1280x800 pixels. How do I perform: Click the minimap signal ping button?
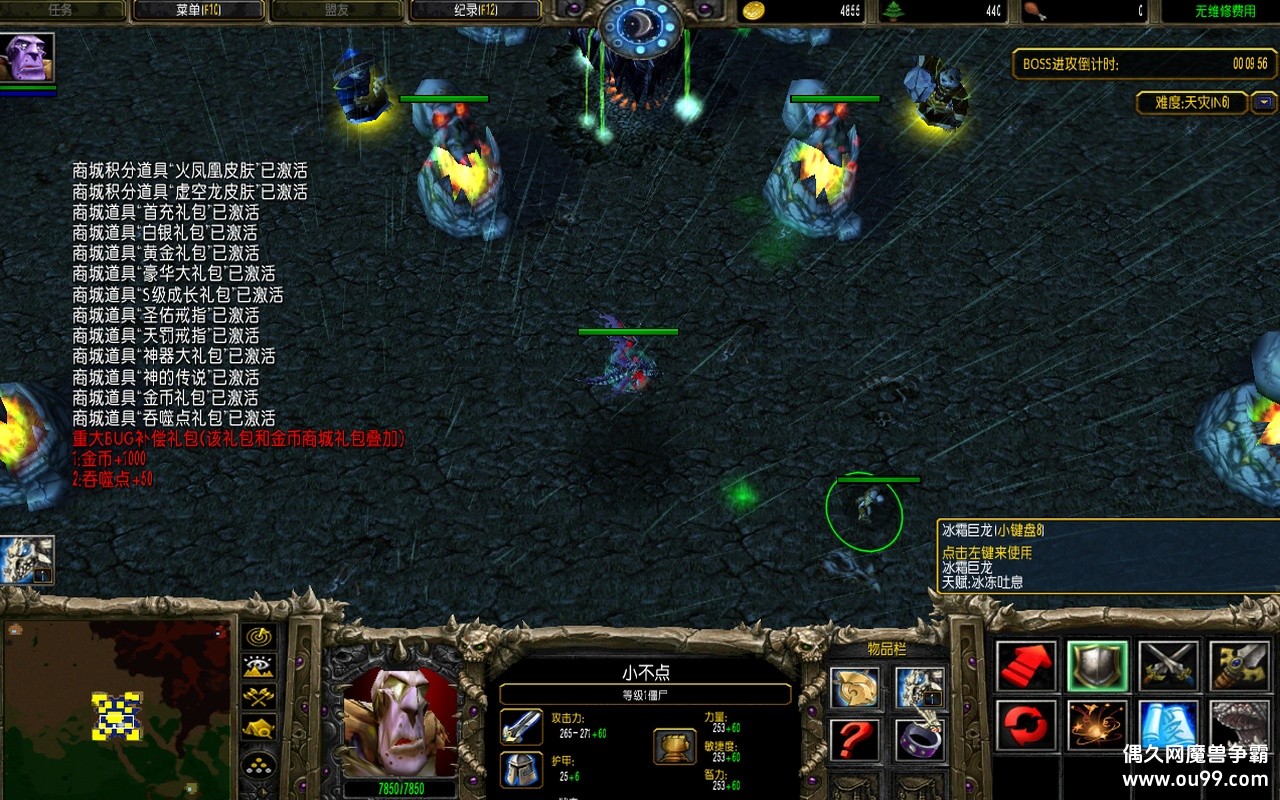pos(261,637)
